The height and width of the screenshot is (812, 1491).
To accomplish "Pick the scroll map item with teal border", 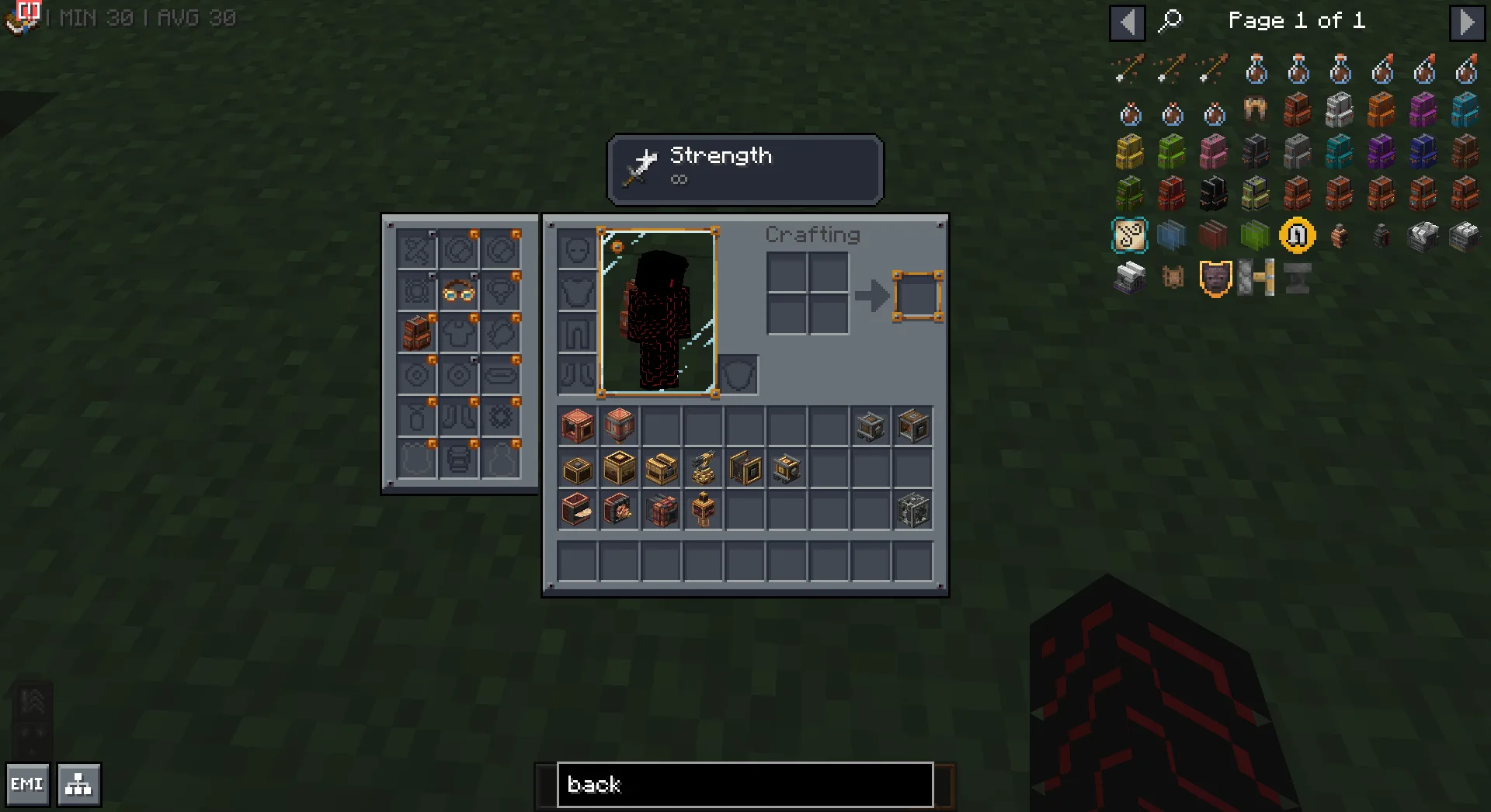I will point(1129,236).
